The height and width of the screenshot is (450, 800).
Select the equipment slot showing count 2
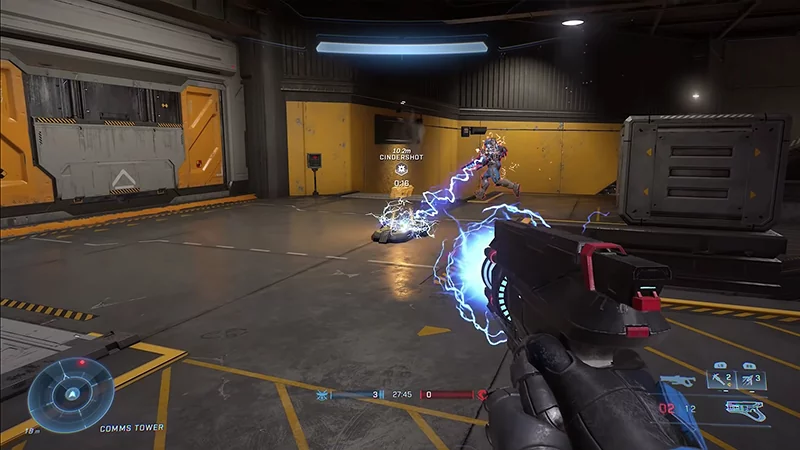722,379
